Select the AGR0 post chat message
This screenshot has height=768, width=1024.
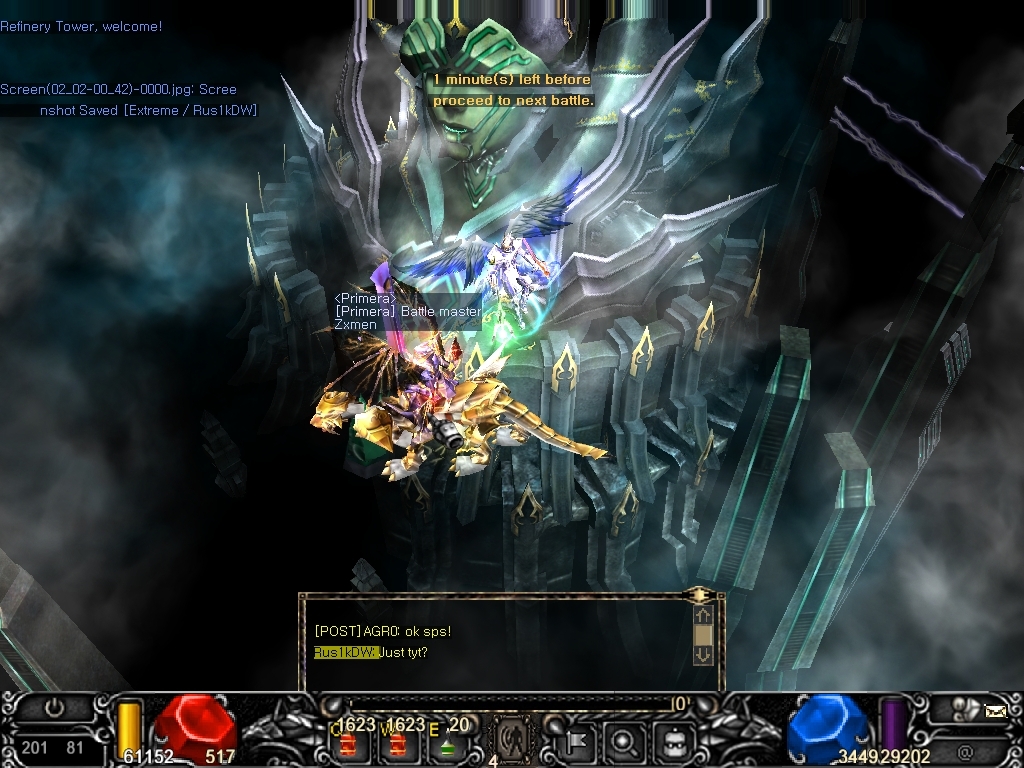[x=382, y=631]
